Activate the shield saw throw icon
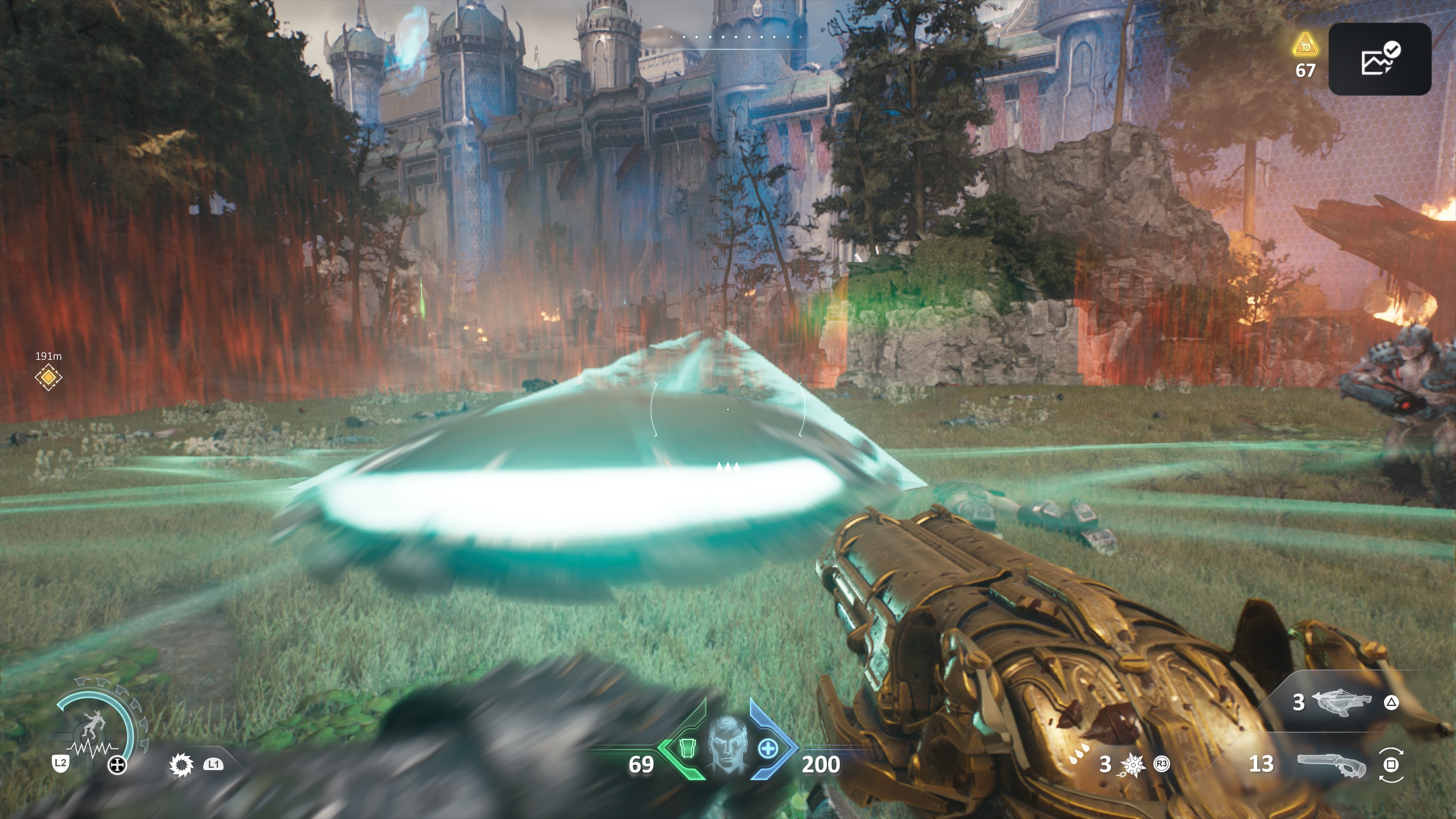Screen dimensions: 1456x819 point(182,765)
